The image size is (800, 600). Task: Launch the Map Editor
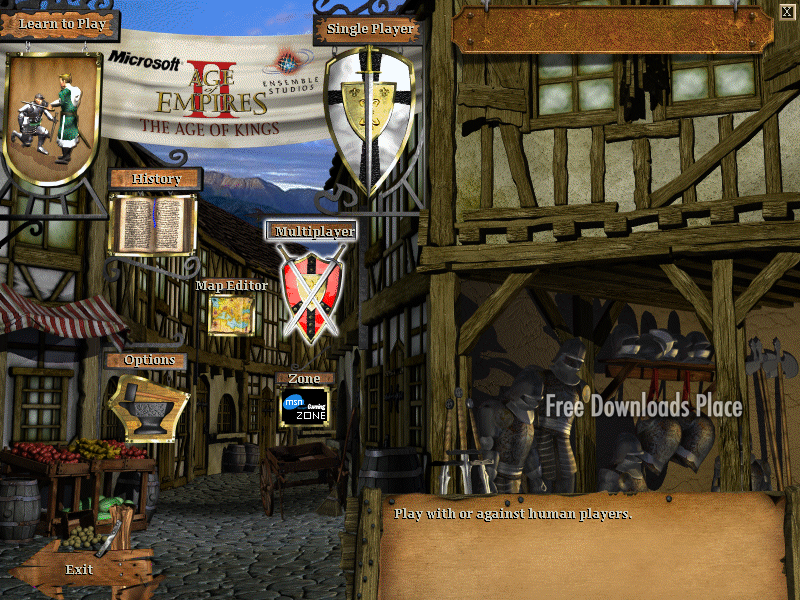tap(231, 285)
